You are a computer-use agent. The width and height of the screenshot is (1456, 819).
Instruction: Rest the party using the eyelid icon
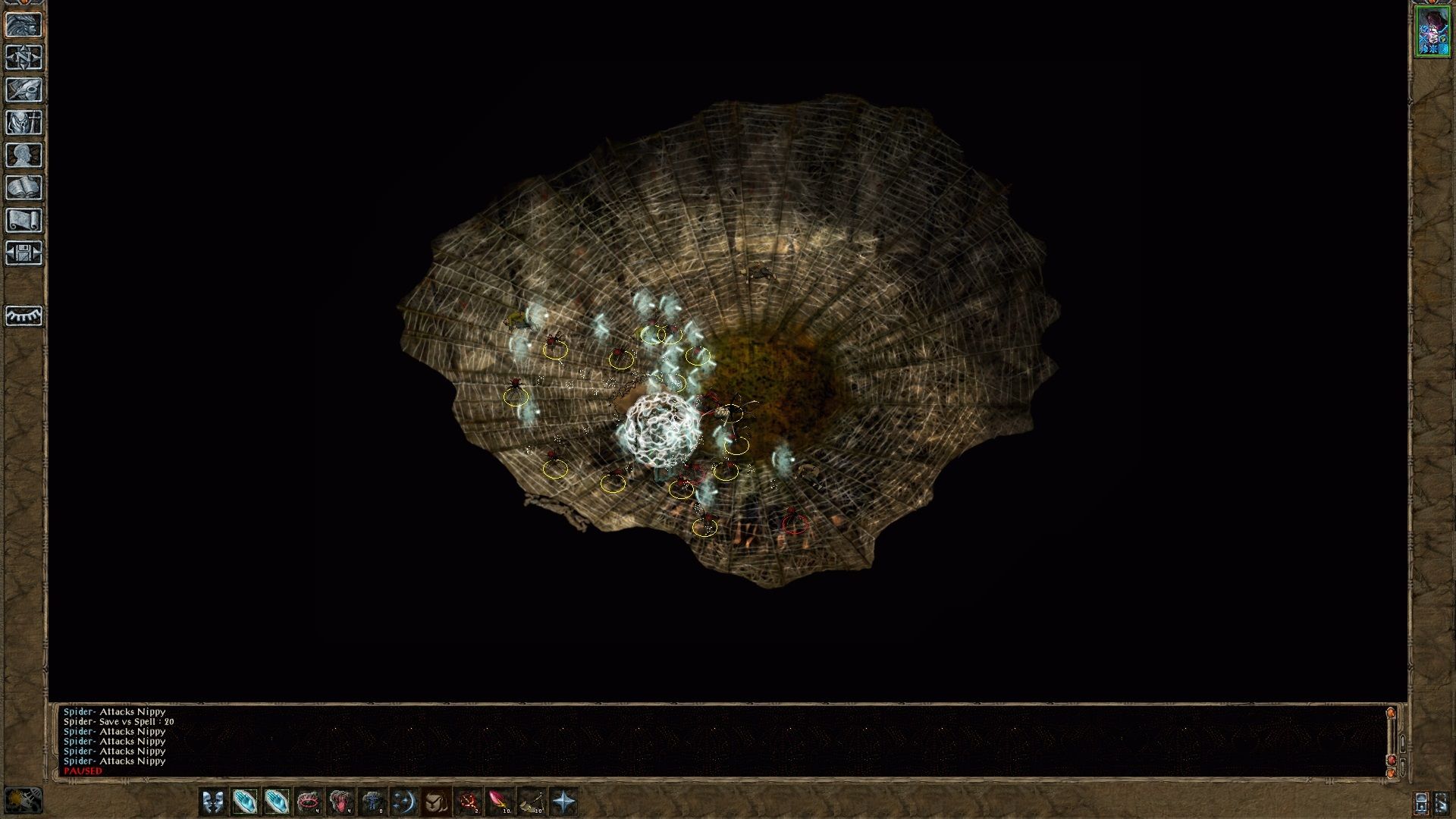[x=24, y=316]
